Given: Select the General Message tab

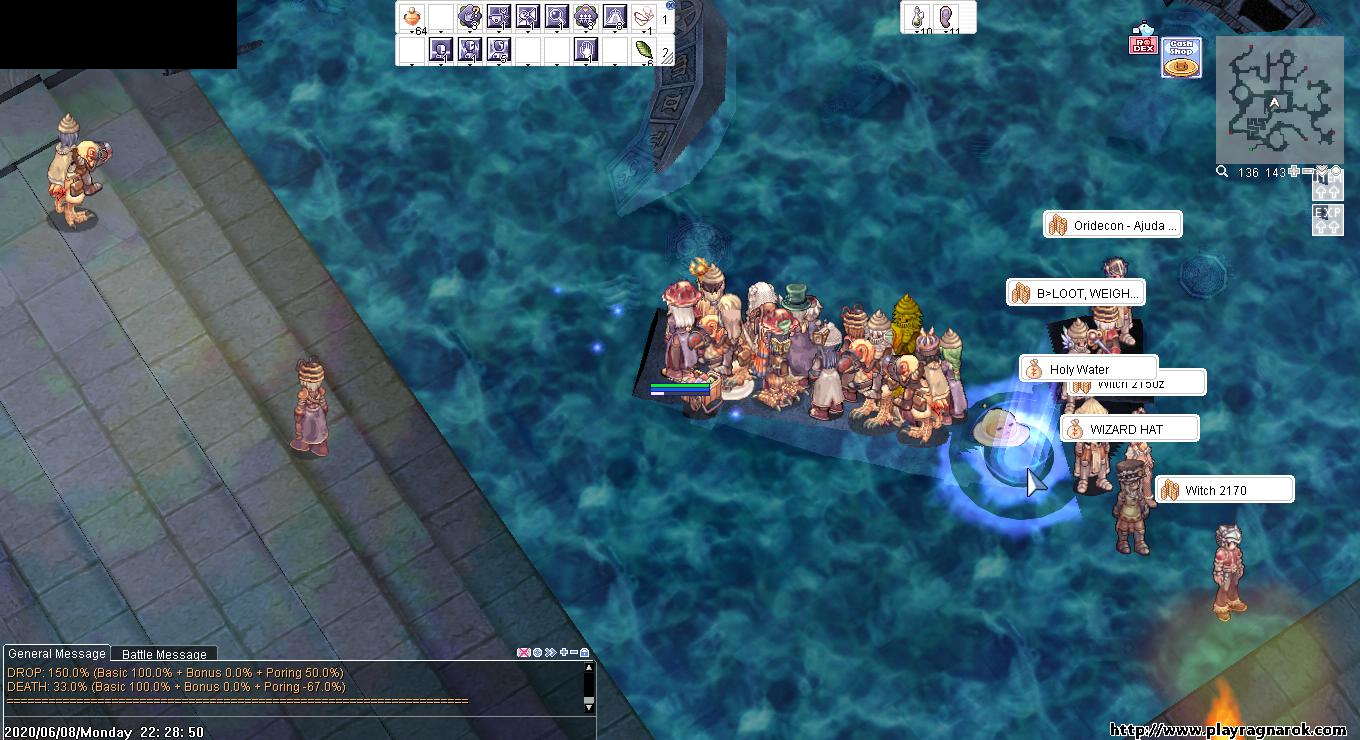Looking at the screenshot, I should (57, 653).
